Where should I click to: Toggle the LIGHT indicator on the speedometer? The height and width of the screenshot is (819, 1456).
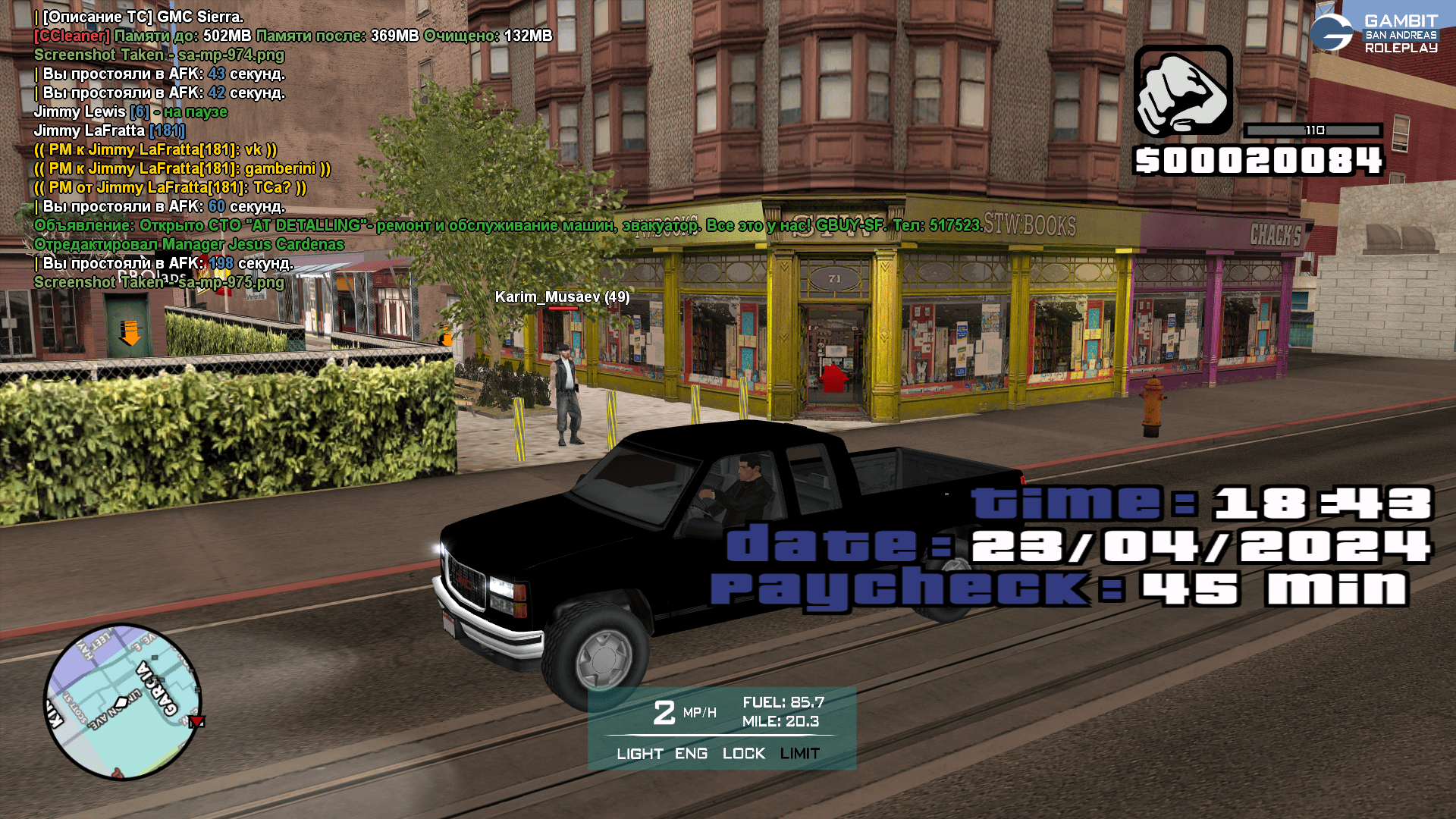pyautogui.click(x=639, y=754)
